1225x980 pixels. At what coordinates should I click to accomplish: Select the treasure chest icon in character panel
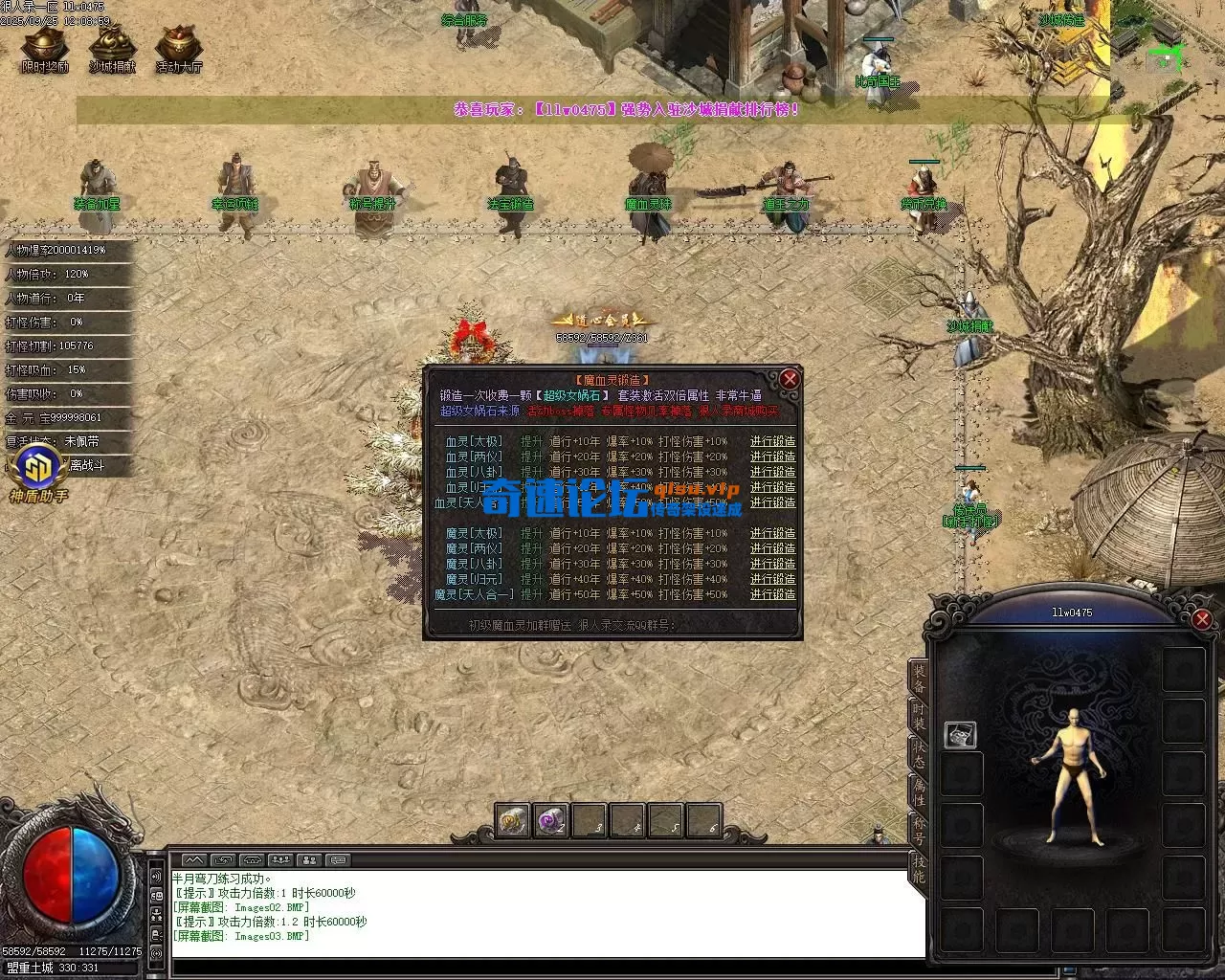[960, 735]
